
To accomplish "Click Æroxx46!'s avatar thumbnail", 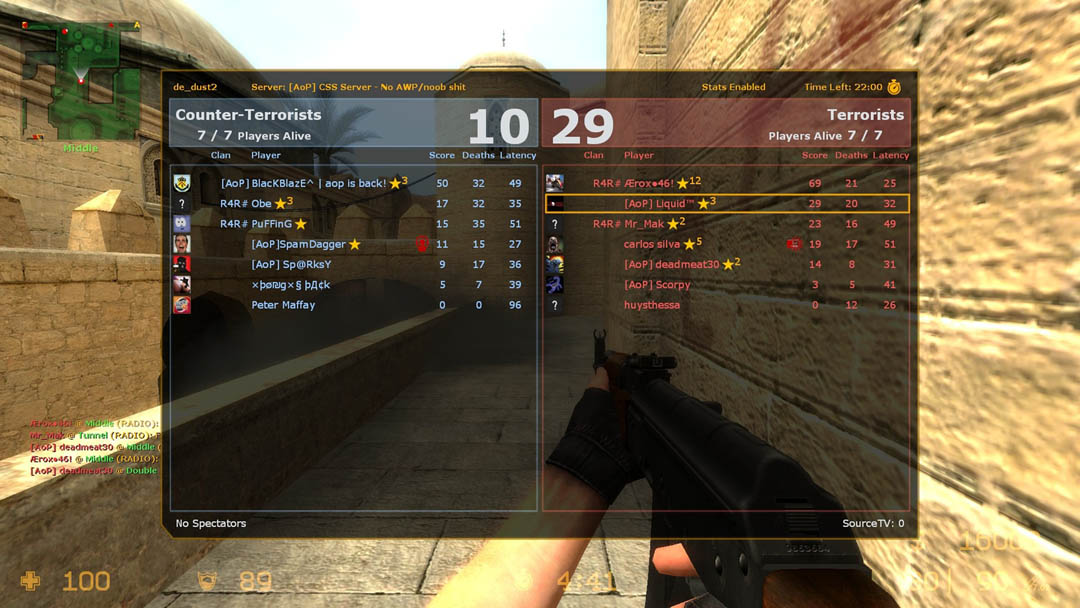I will [x=554, y=183].
